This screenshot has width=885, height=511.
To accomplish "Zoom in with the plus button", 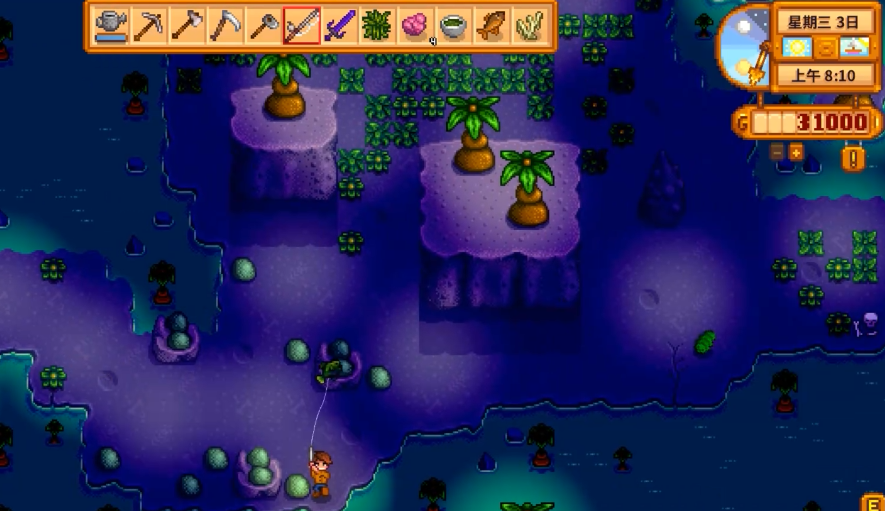I will point(796,152).
